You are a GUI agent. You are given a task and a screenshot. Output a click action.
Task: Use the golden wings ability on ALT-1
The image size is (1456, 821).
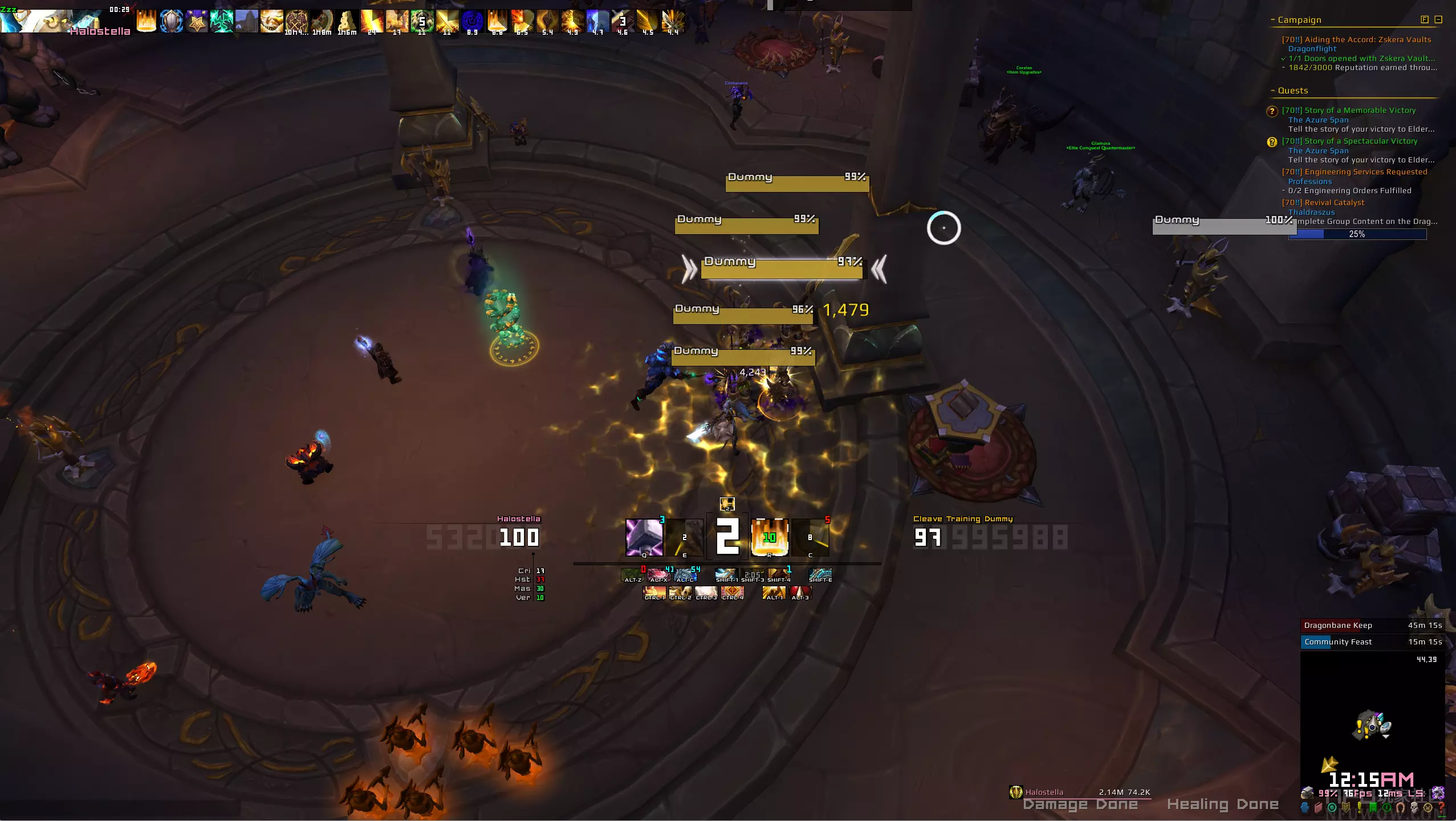(774, 593)
